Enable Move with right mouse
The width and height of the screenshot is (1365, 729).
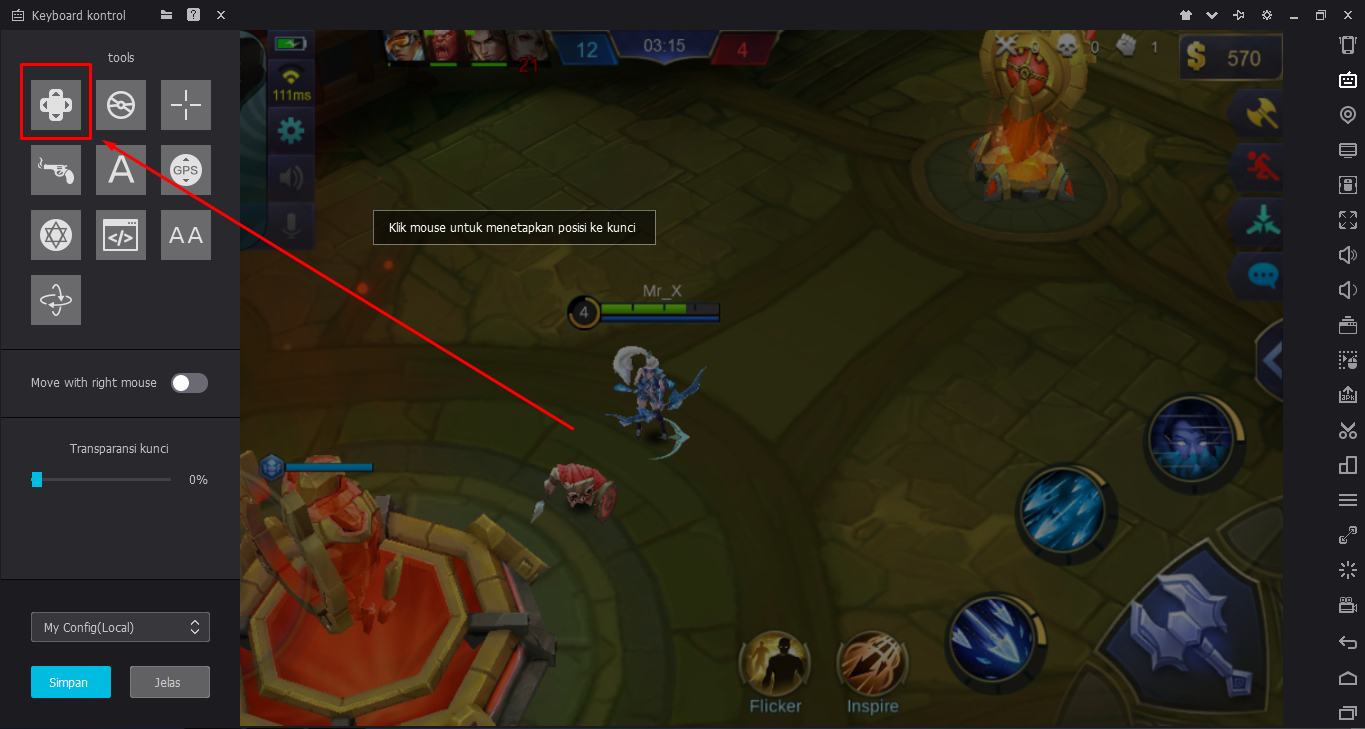tap(189, 382)
